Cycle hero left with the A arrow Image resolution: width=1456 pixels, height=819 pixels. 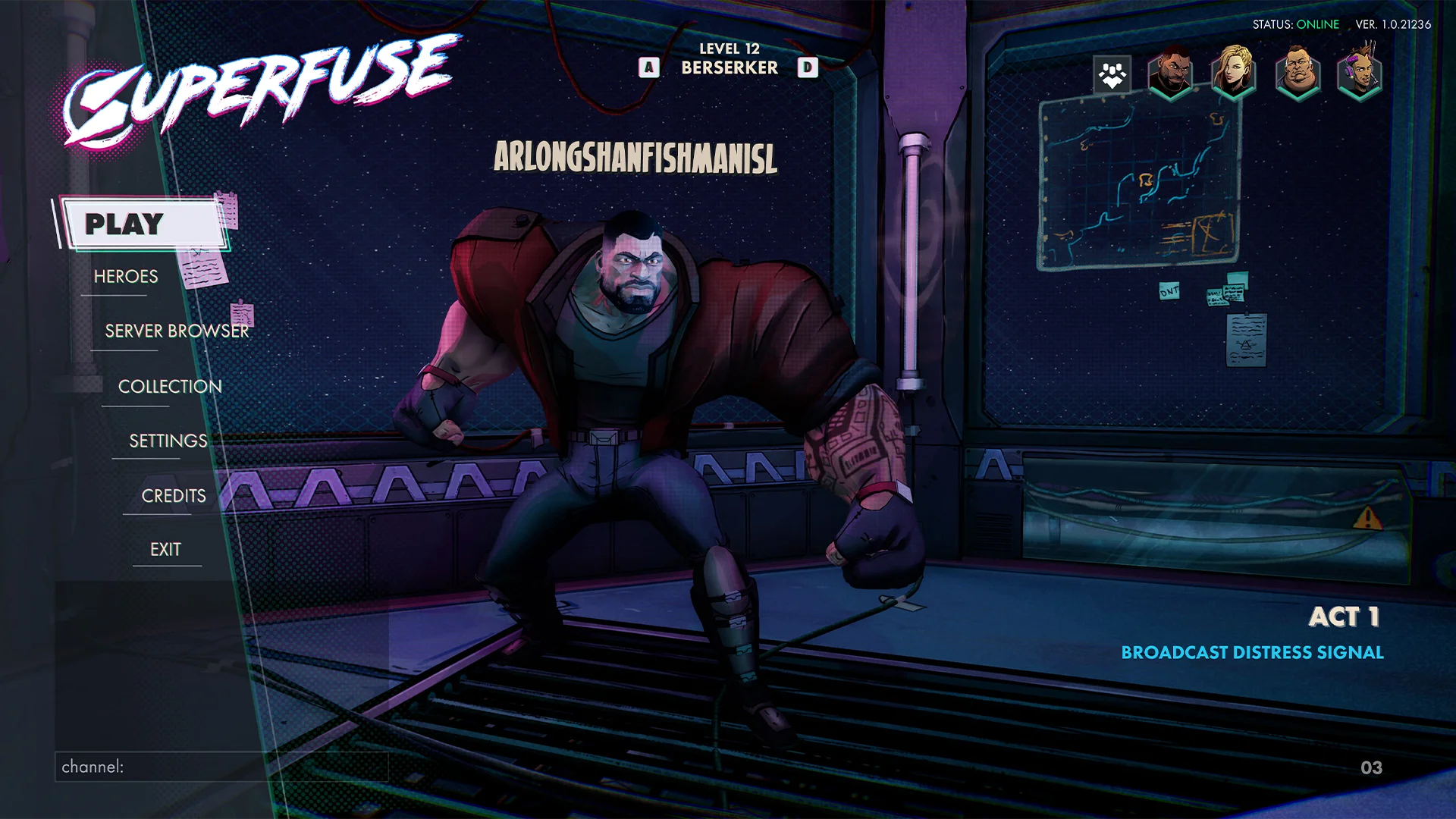coord(648,67)
